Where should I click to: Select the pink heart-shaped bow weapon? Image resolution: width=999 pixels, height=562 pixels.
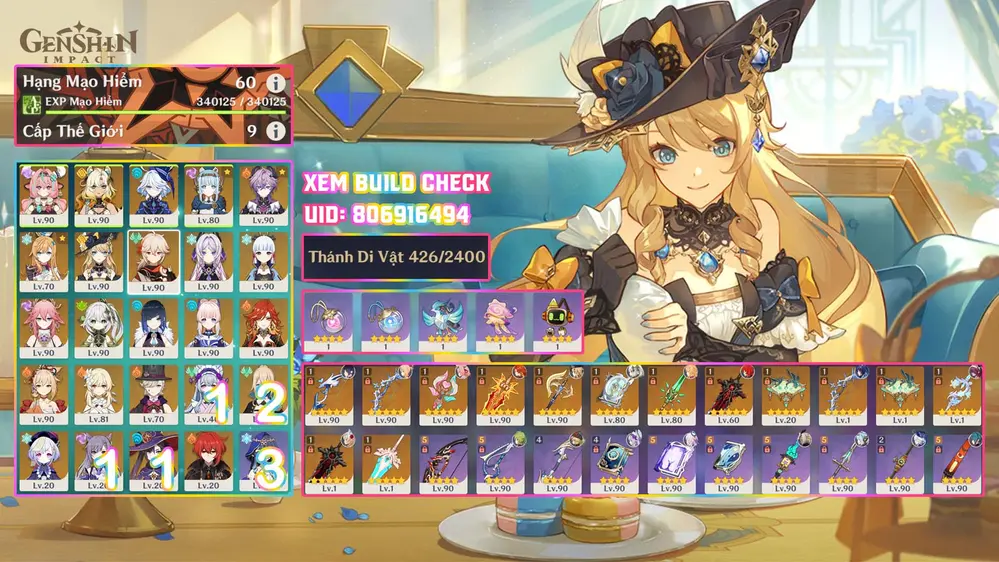[x=443, y=397]
